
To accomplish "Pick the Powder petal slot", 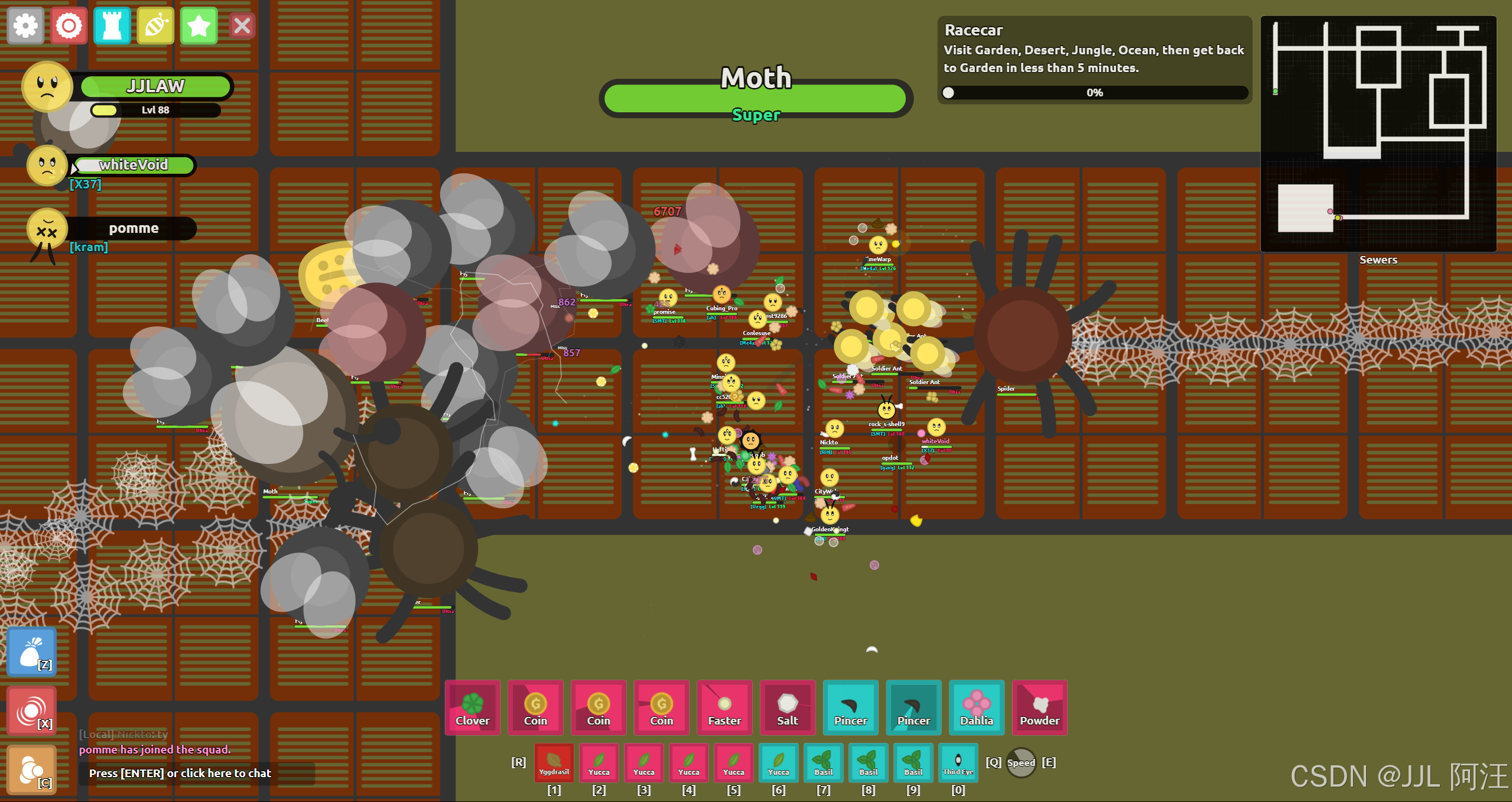I will [1040, 707].
